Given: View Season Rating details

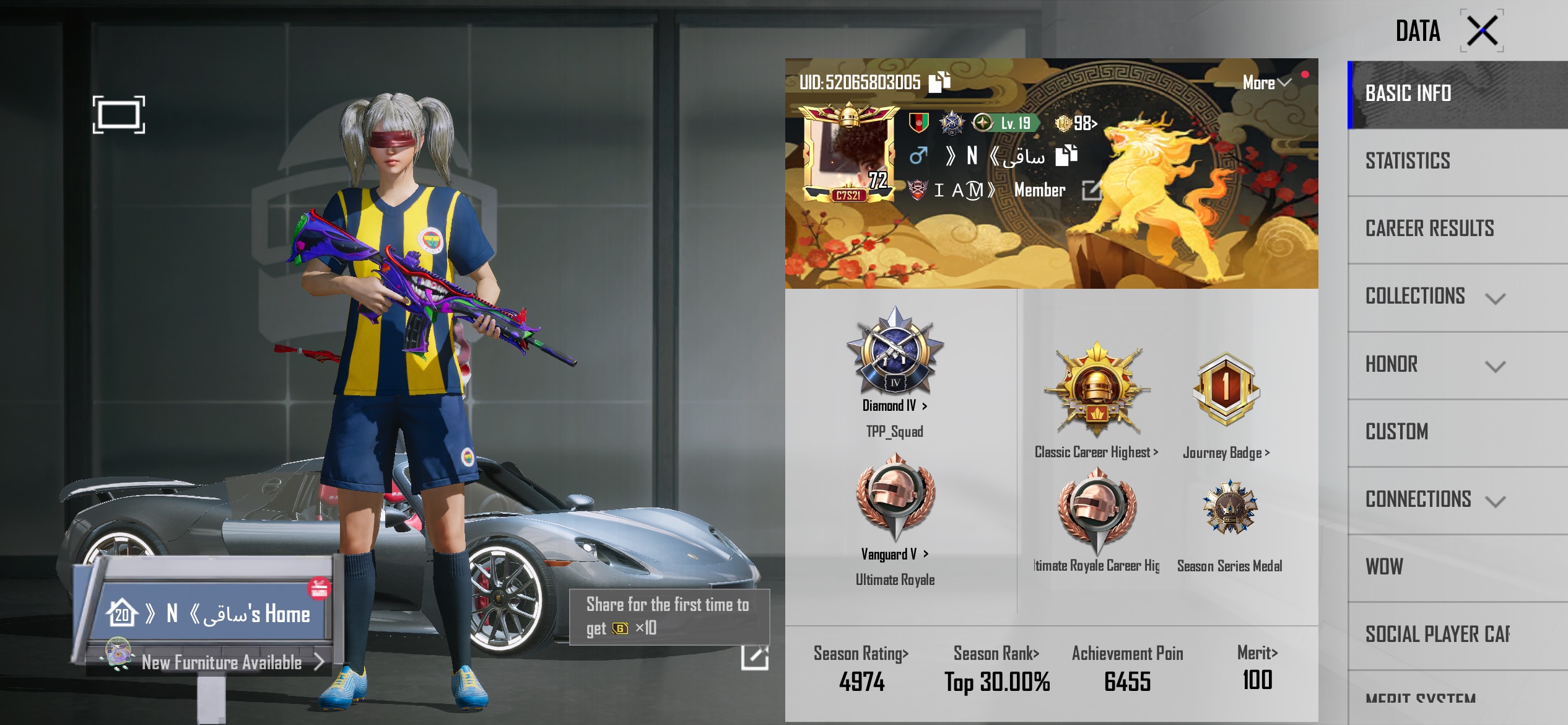Looking at the screenshot, I should click(x=861, y=654).
